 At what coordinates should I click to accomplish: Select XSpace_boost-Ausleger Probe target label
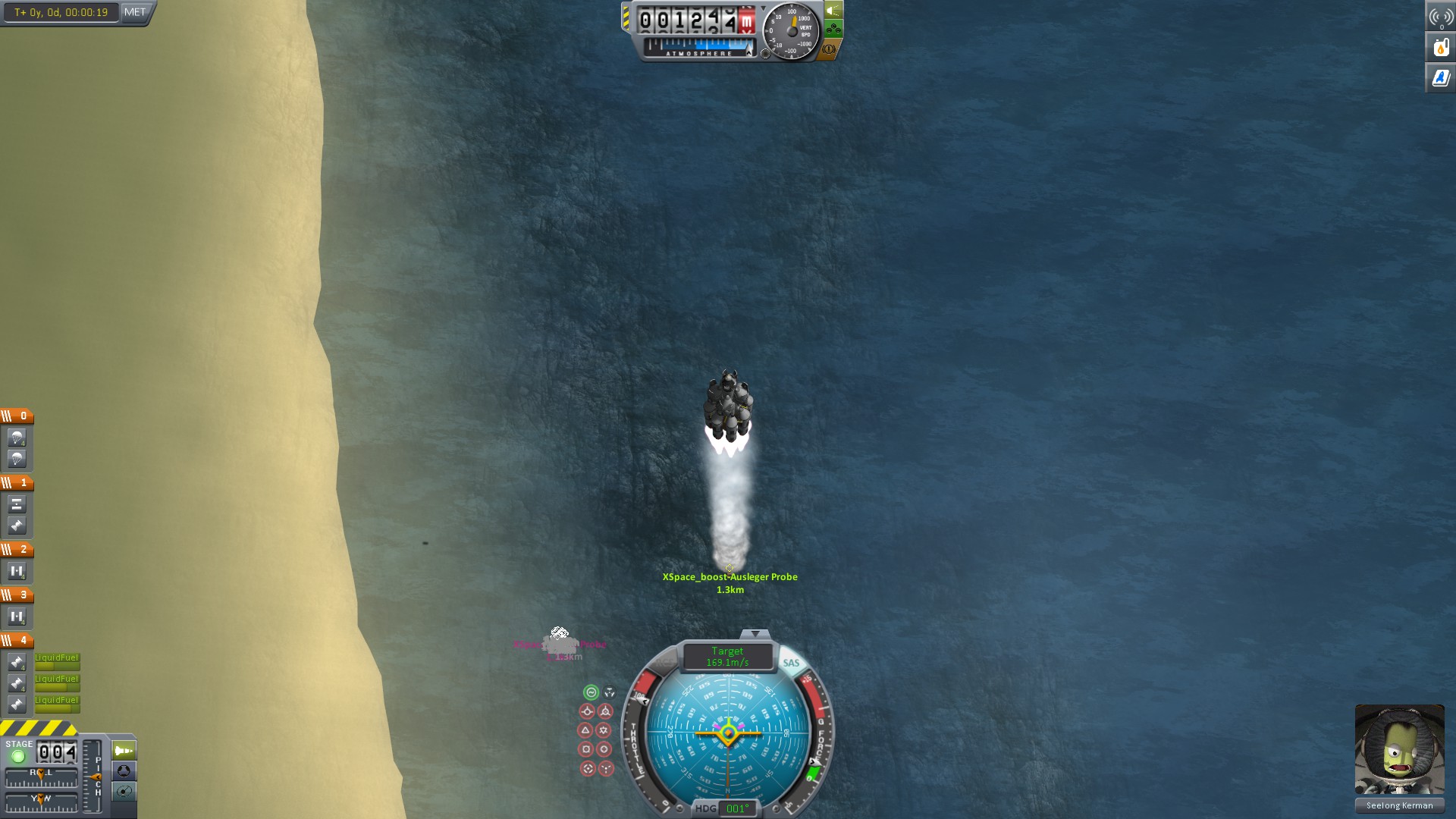(730, 577)
